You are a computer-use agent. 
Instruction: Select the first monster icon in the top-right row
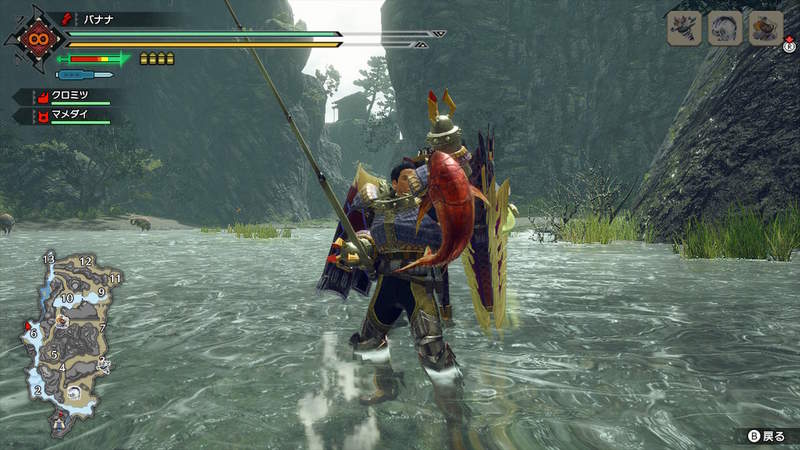coord(685,28)
